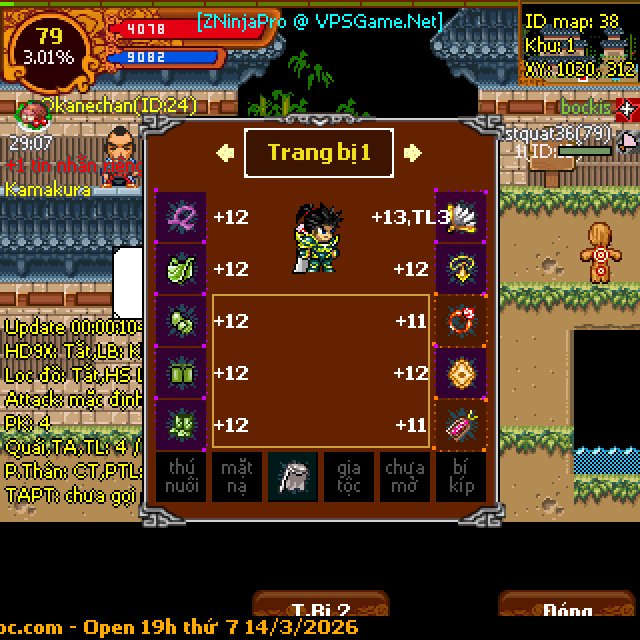
Task: Select the gray cloak equipment slot
Action: point(293,477)
